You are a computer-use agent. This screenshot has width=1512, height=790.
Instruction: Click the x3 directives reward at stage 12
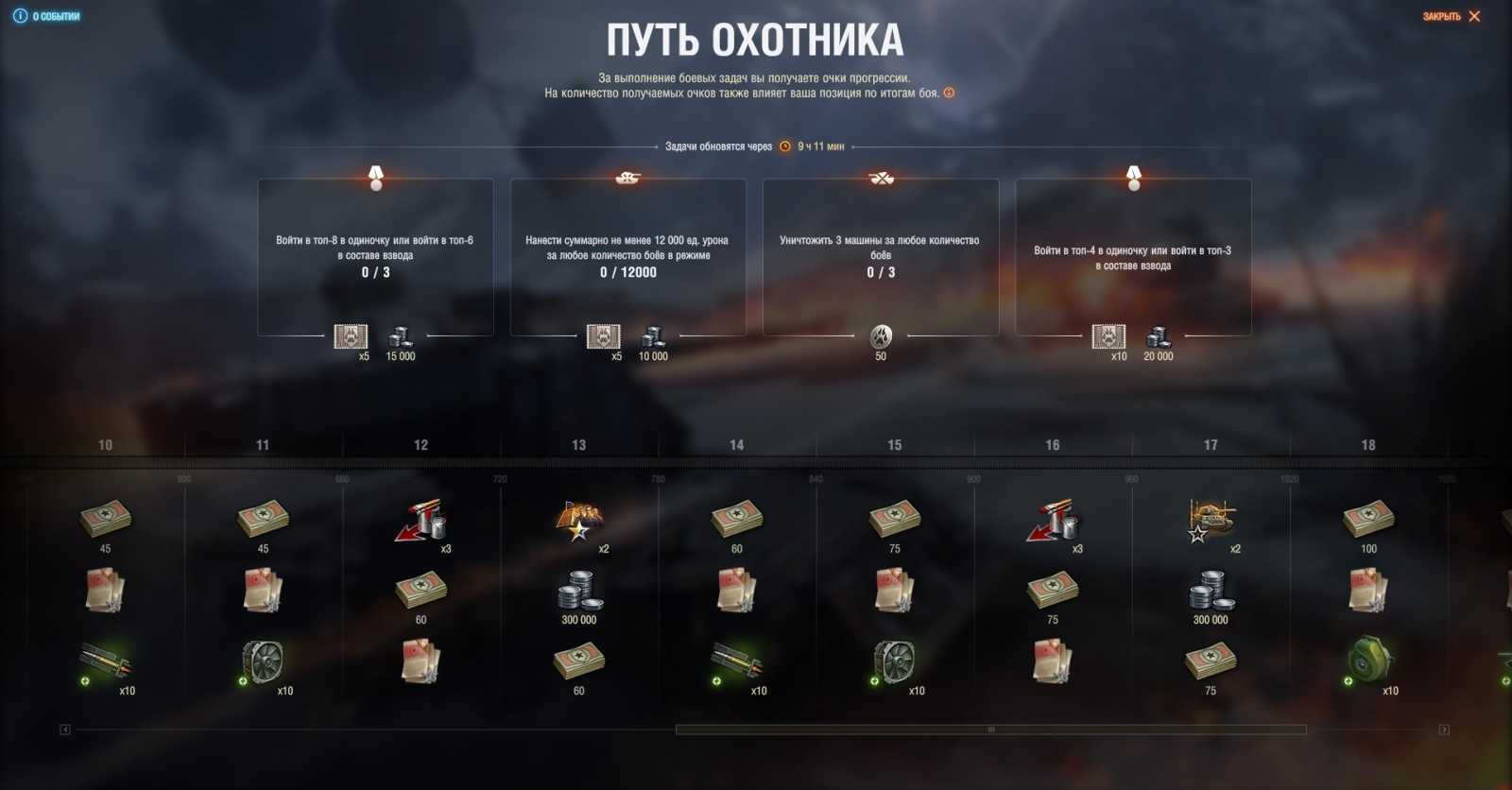[420, 520]
